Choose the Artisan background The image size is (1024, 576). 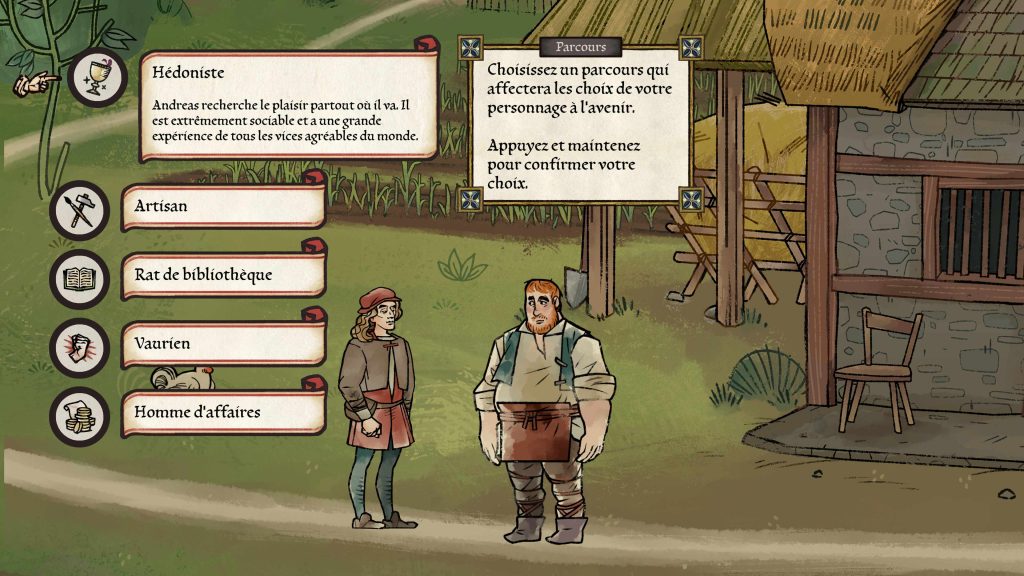[x=223, y=207]
